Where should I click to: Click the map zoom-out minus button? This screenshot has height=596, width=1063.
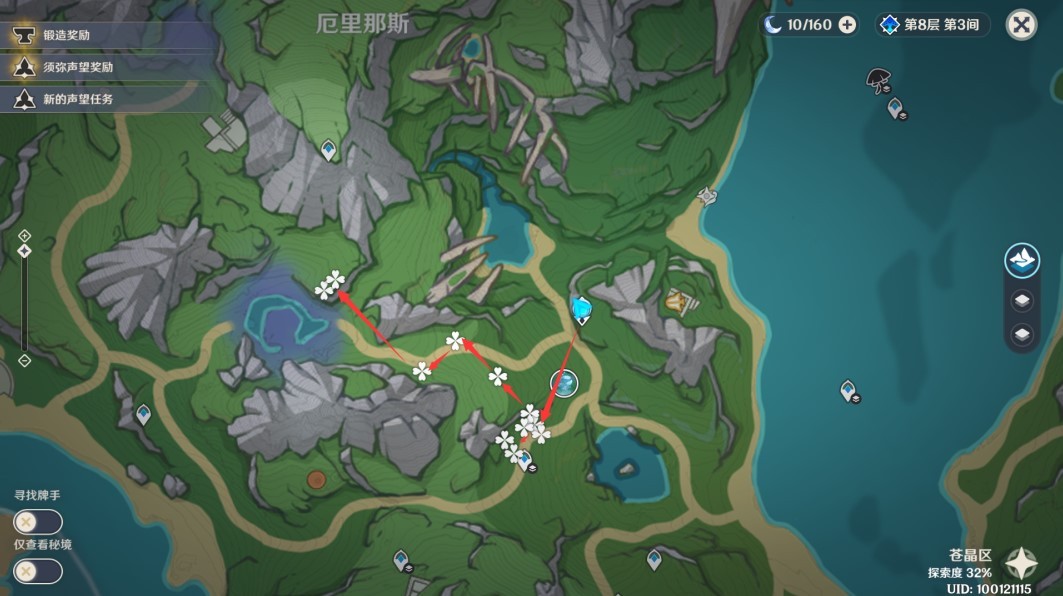coord(25,361)
